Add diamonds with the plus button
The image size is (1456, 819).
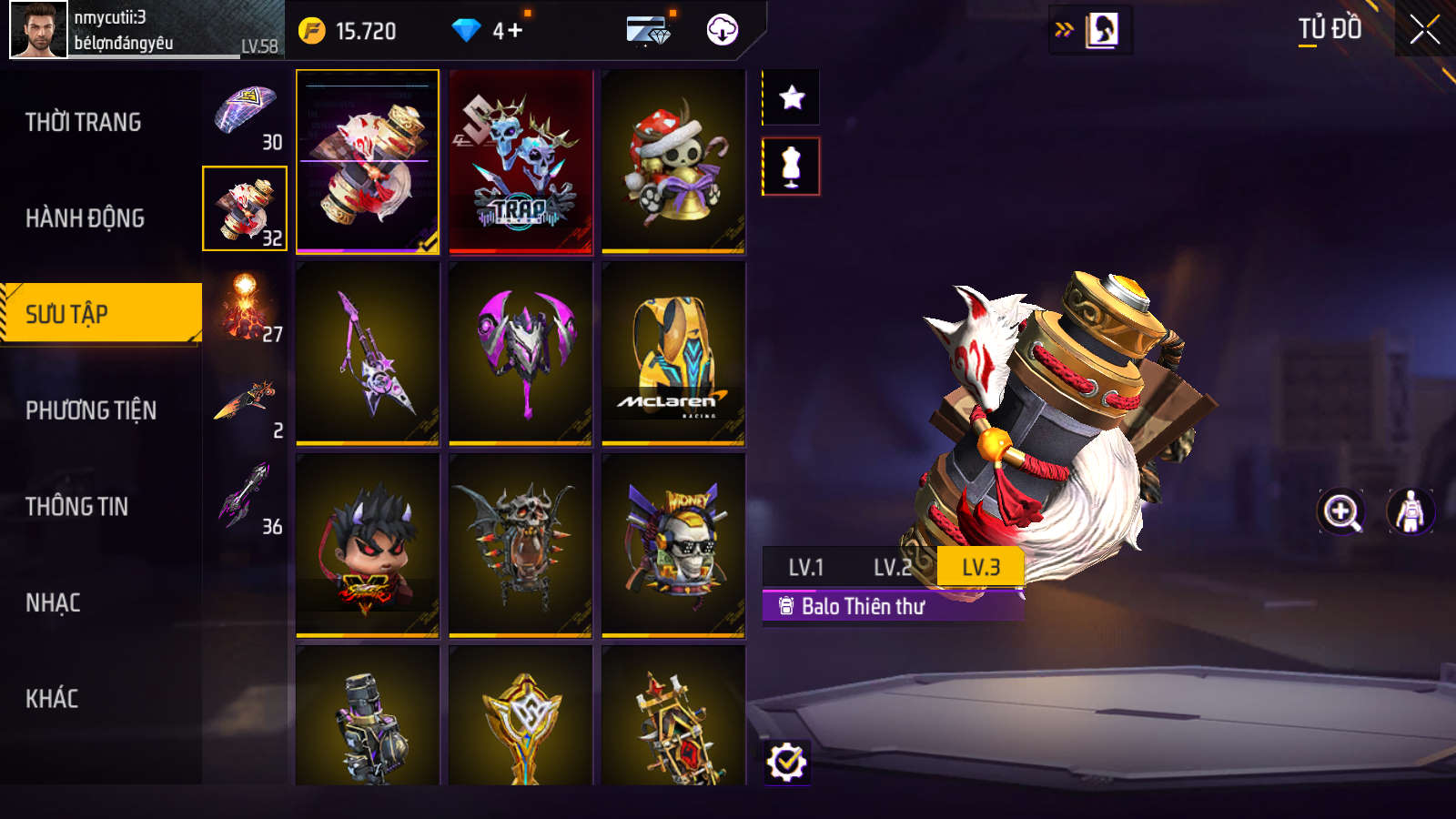514,31
